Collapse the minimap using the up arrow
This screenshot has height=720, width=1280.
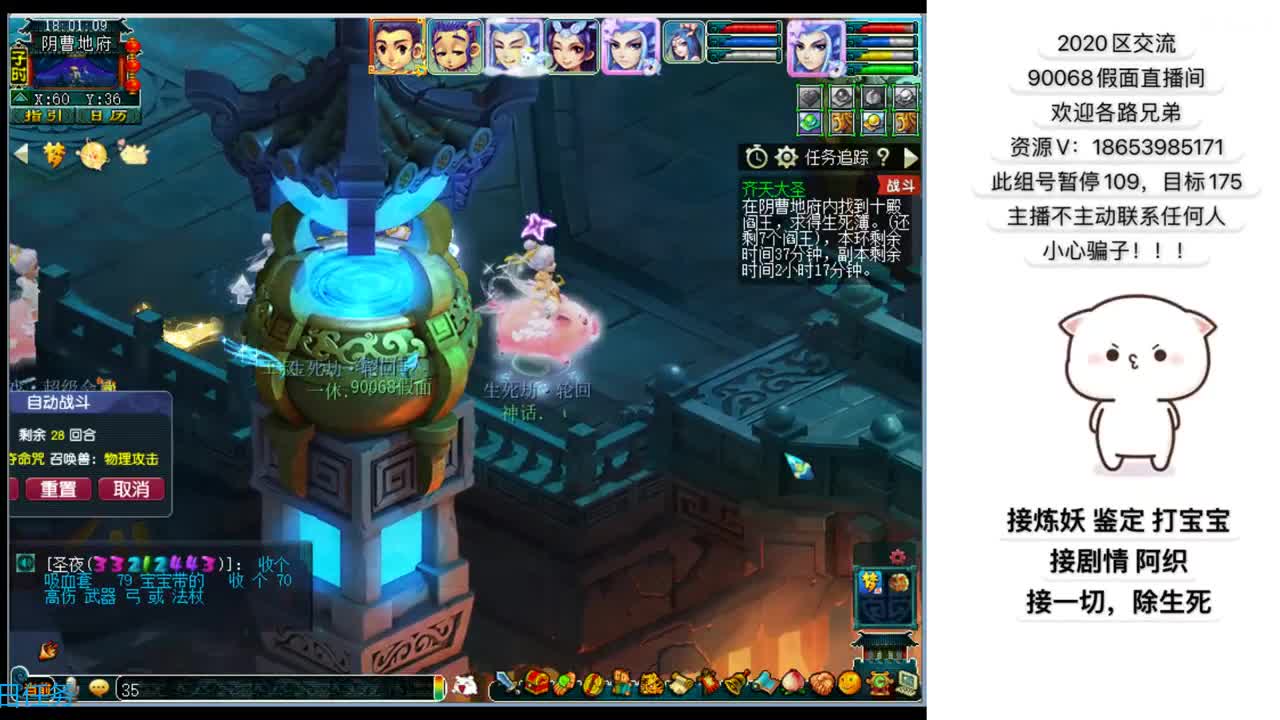tap(20, 98)
